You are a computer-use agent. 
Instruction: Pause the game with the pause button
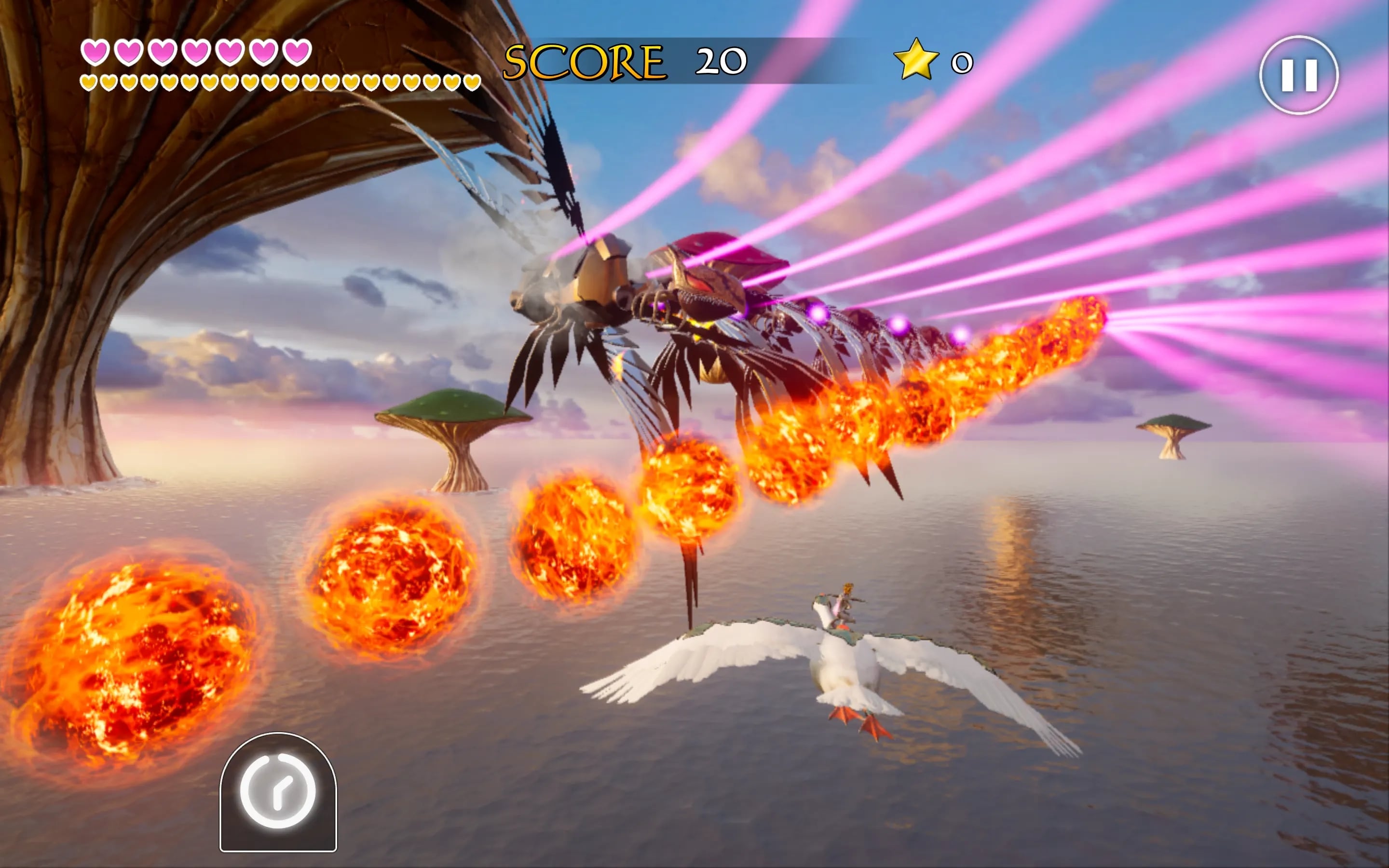(1298, 75)
